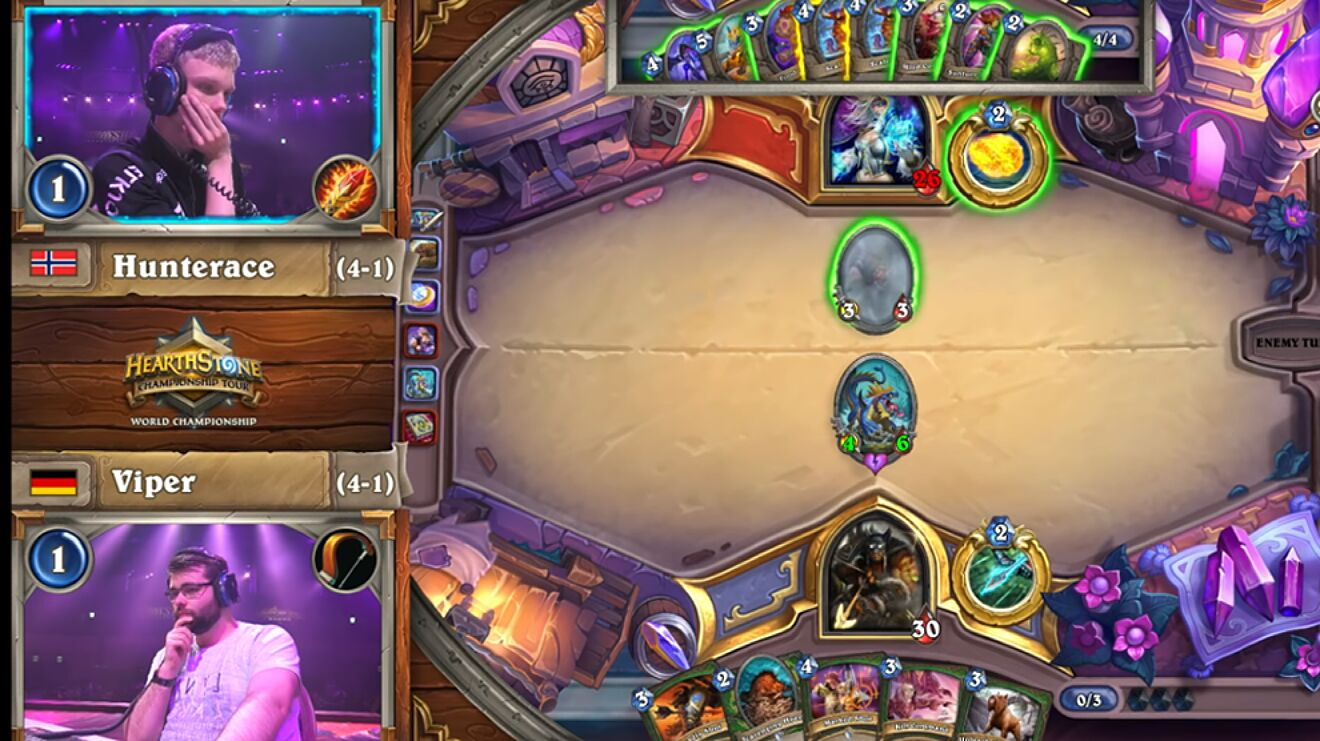View the crescent moon spell history tile
The image size is (1320, 741).
[421, 296]
